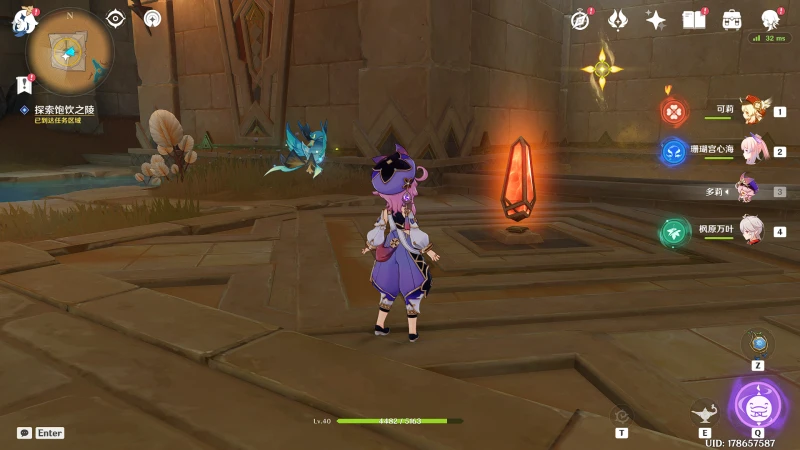Activate the lamp elemental skill
The width and height of the screenshot is (800, 450).
pyautogui.click(x=705, y=412)
